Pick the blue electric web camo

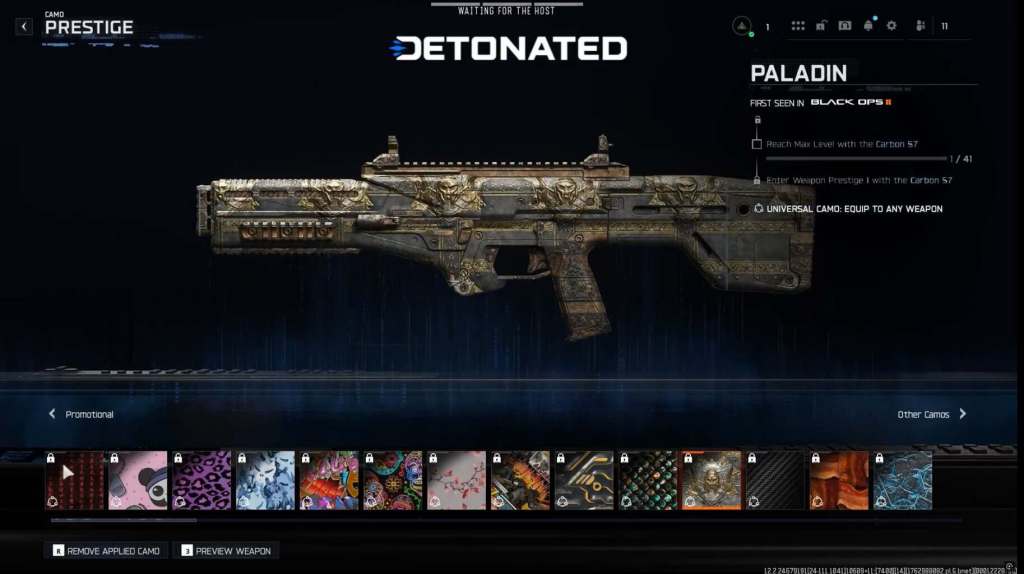903,480
